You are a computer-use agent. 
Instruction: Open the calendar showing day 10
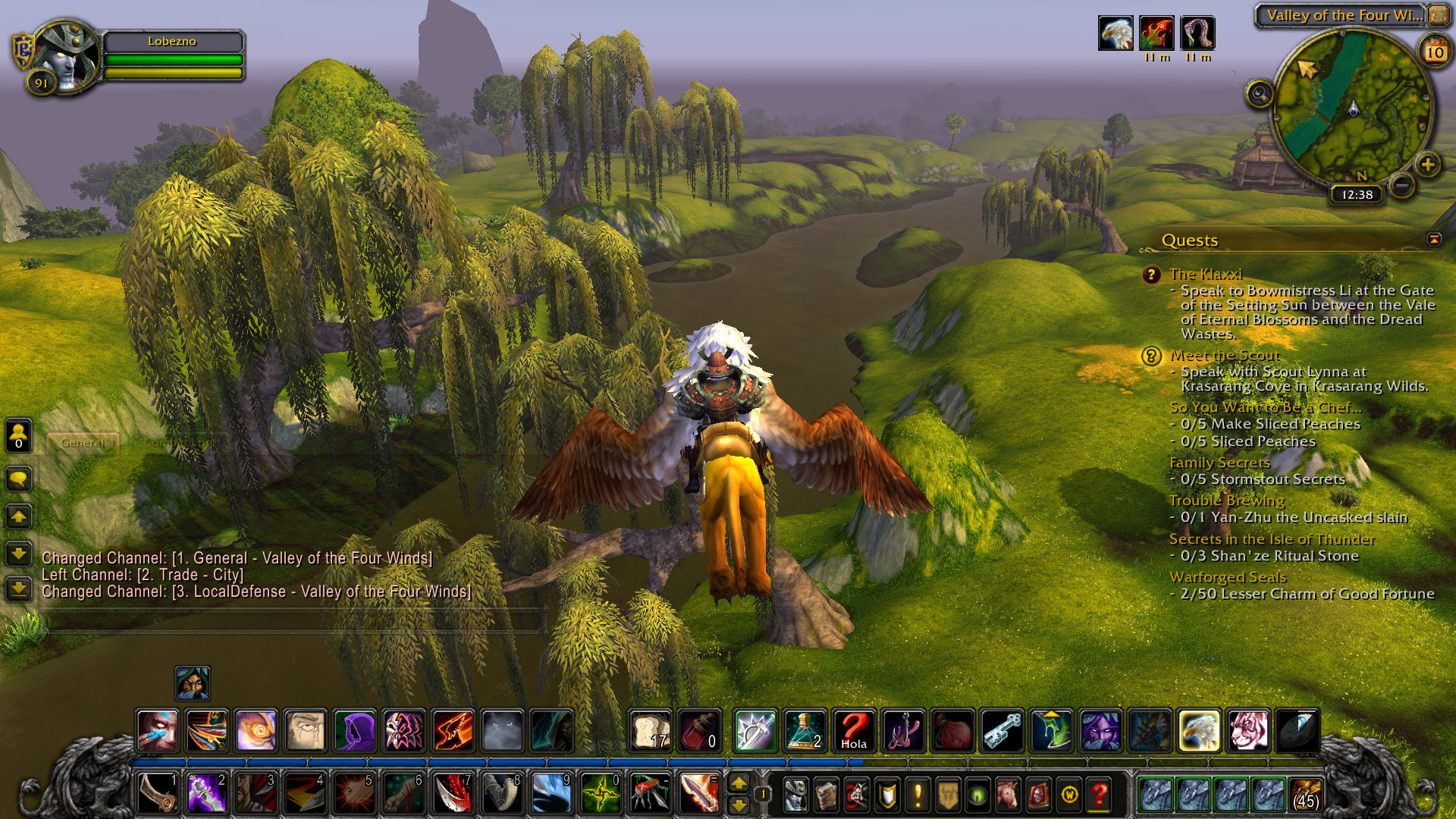(1435, 52)
